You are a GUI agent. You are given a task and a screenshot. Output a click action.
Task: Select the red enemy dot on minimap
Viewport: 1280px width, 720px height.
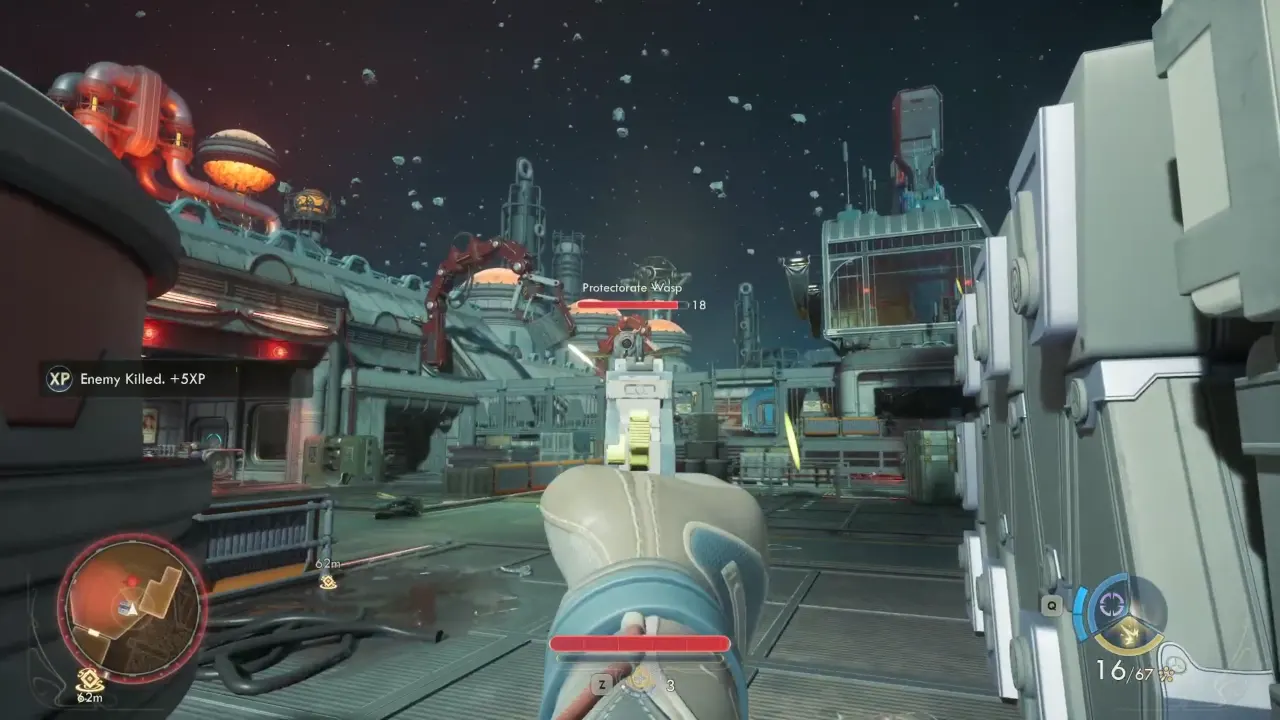(131, 580)
